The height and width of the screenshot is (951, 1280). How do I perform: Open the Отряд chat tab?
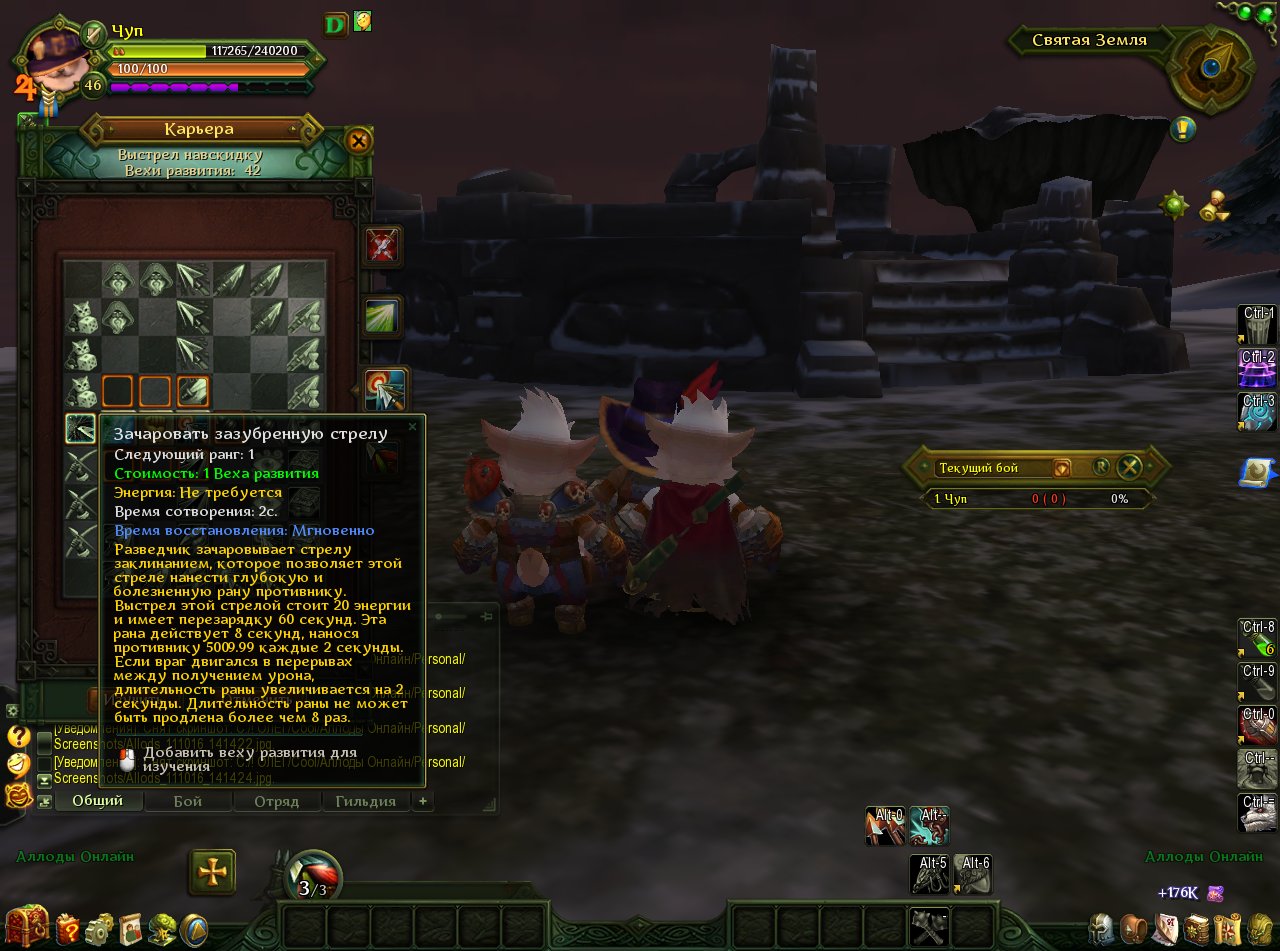point(276,801)
